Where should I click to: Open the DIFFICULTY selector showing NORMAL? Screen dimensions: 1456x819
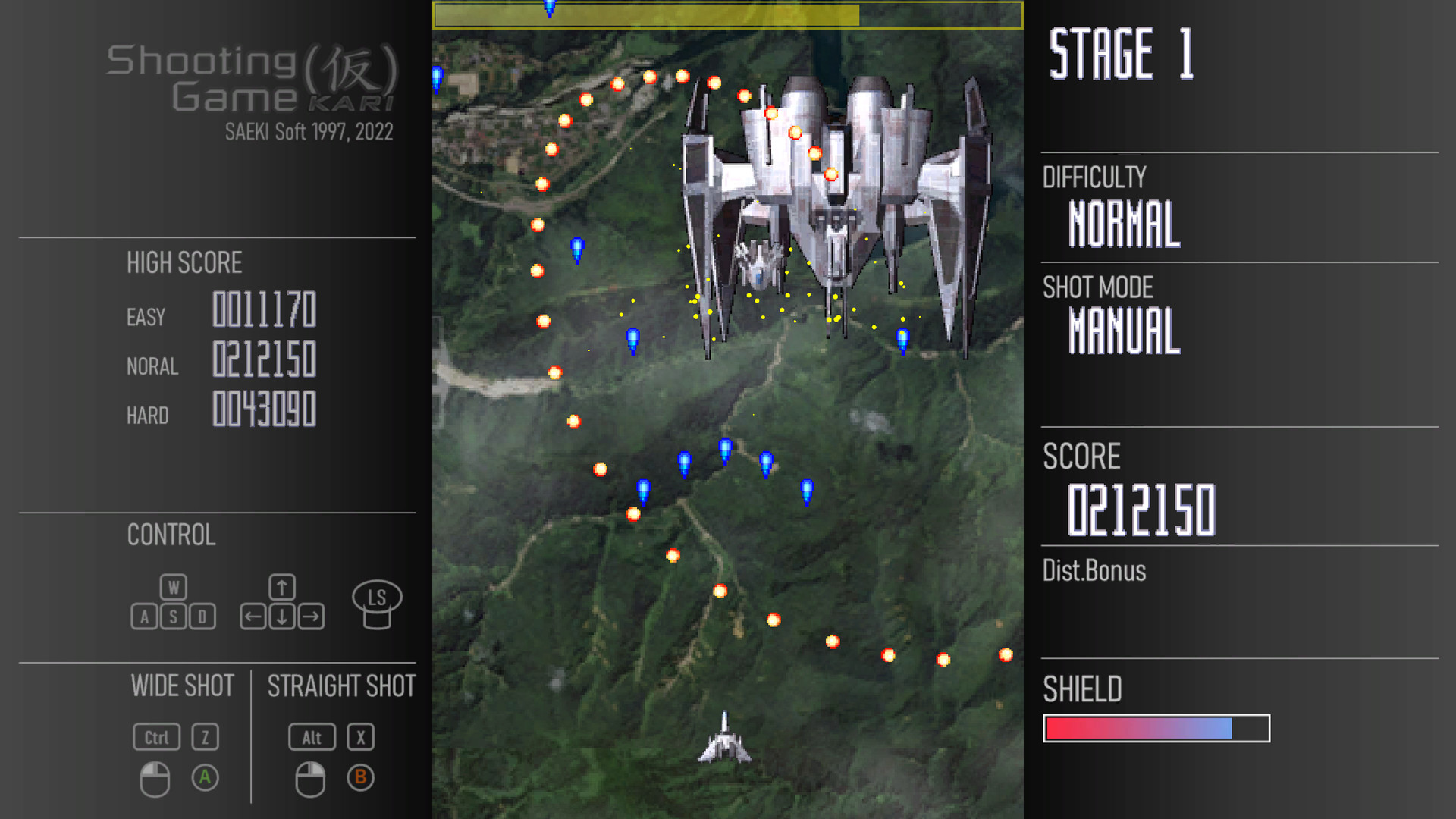tap(1123, 224)
